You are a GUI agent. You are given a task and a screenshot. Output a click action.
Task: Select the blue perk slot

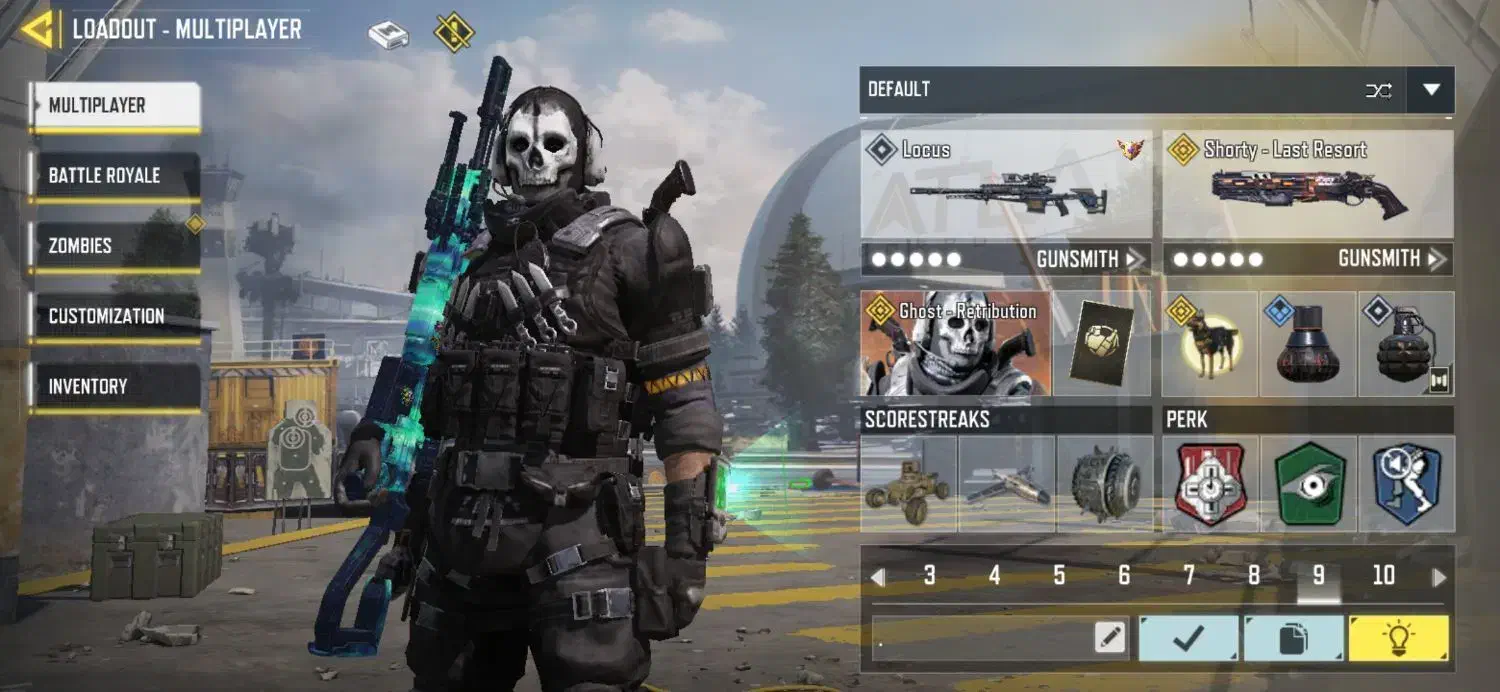1406,484
